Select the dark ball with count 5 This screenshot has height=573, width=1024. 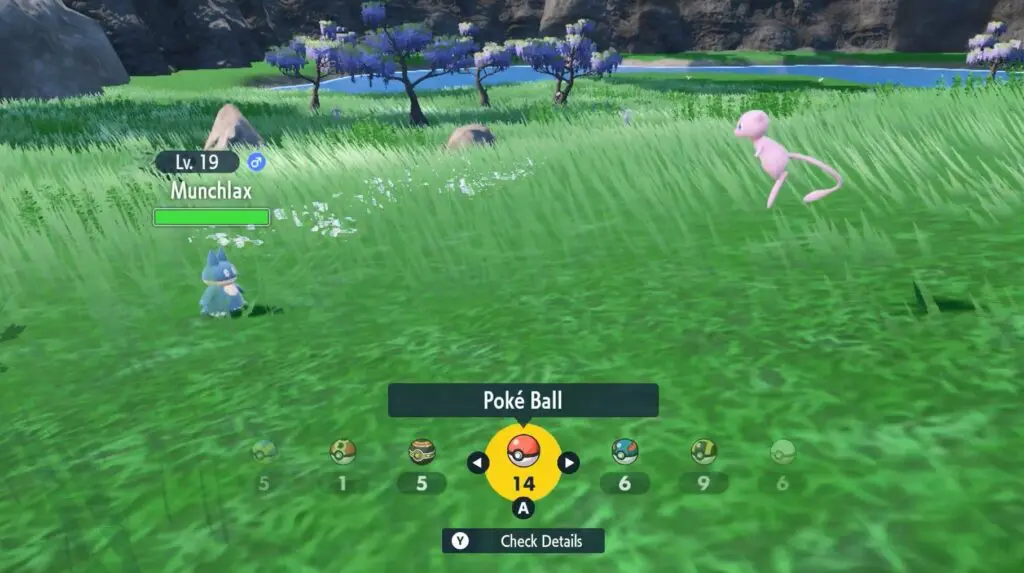coord(422,453)
